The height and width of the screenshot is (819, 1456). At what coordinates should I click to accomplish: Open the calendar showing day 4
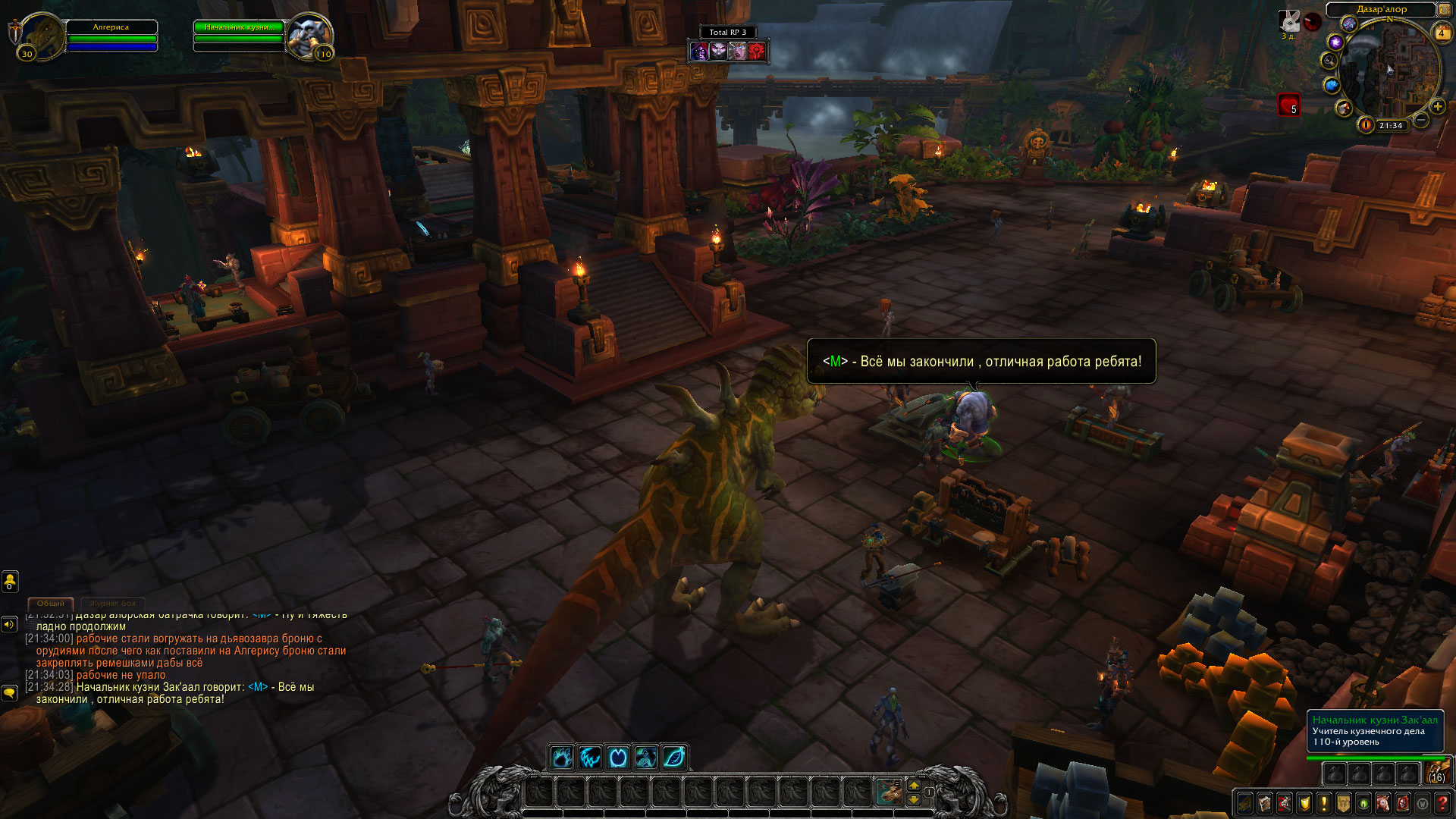coord(1441,33)
